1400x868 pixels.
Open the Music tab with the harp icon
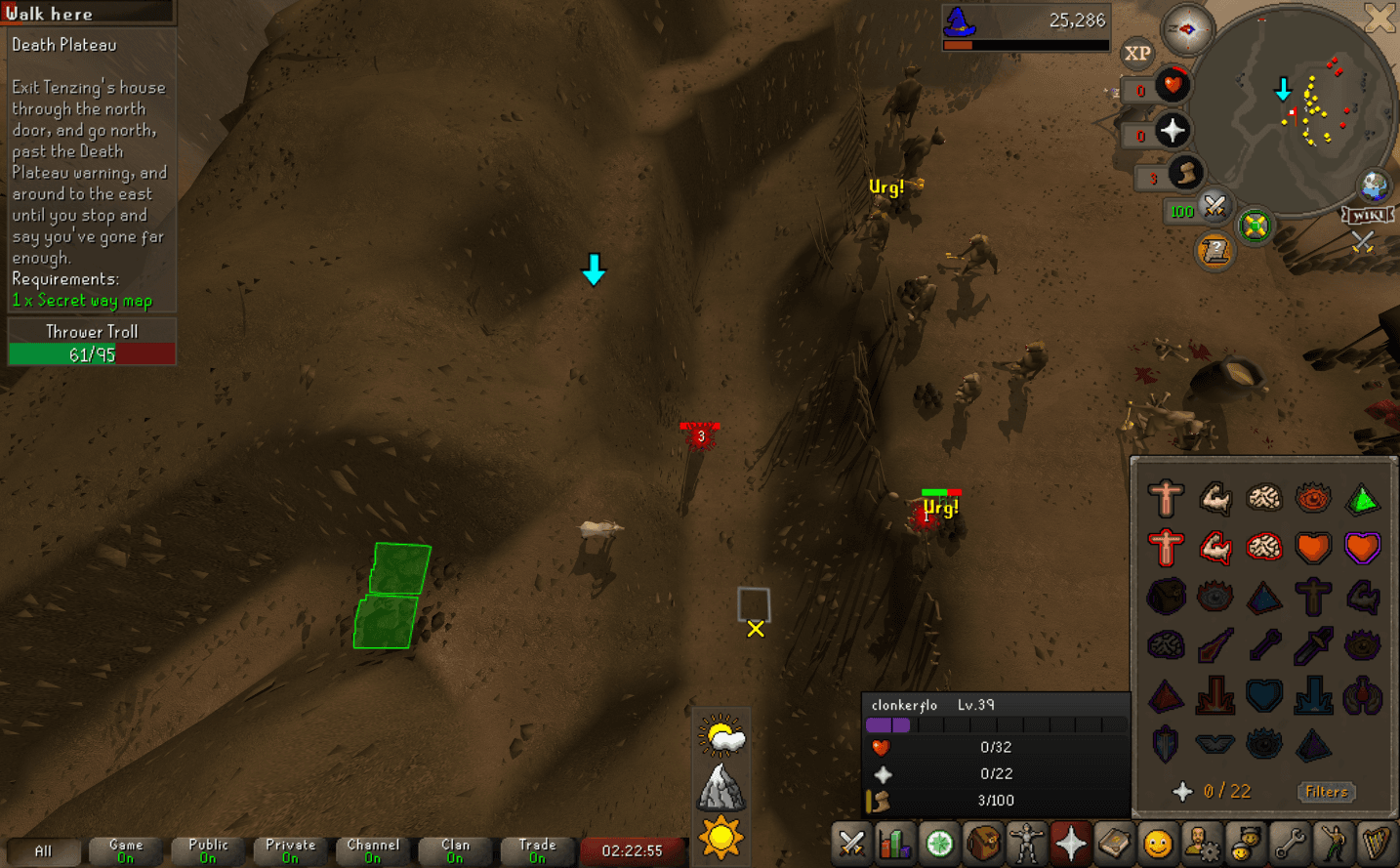click(1379, 843)
